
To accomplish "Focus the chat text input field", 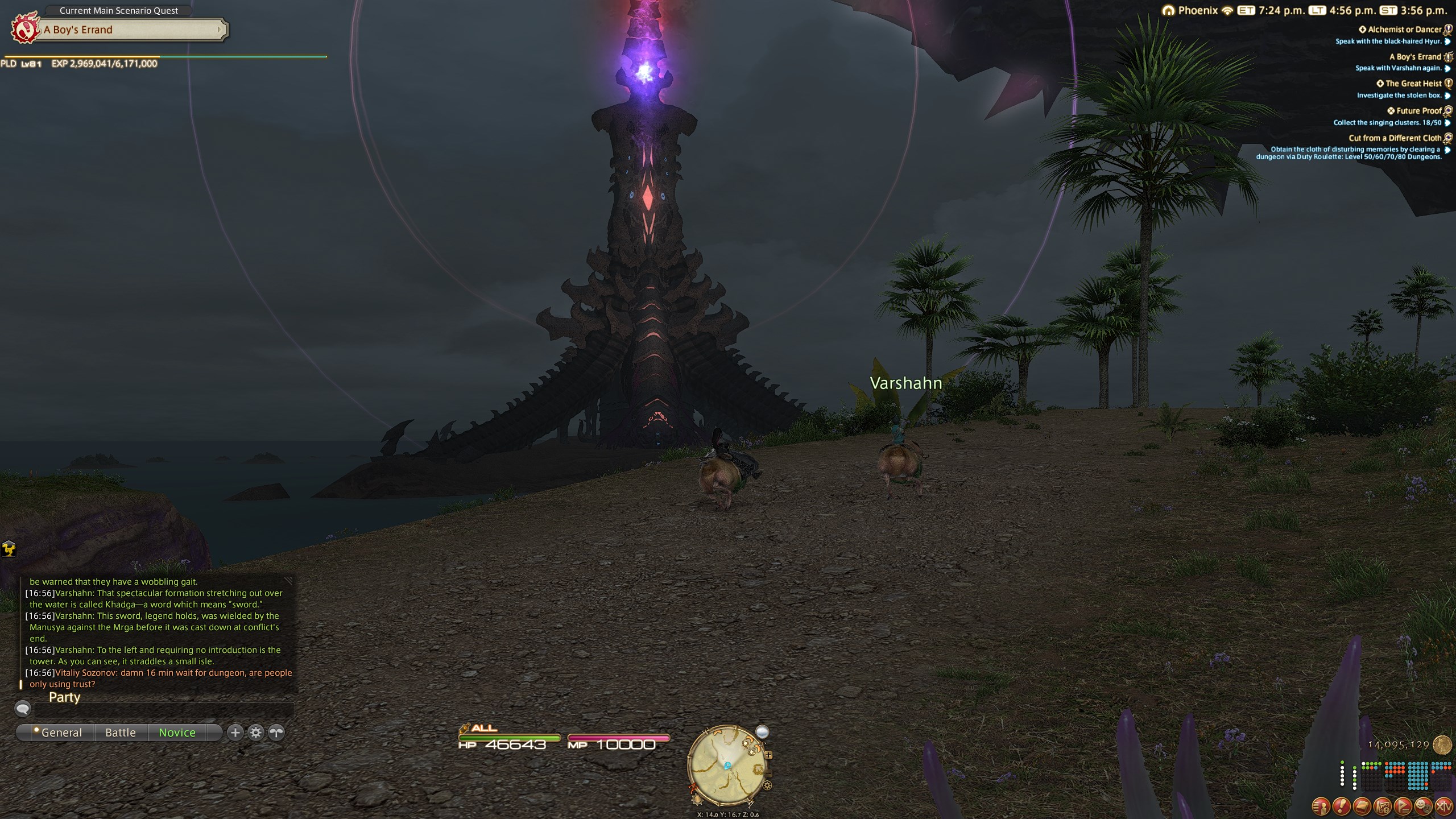I will tap(164, 709).
